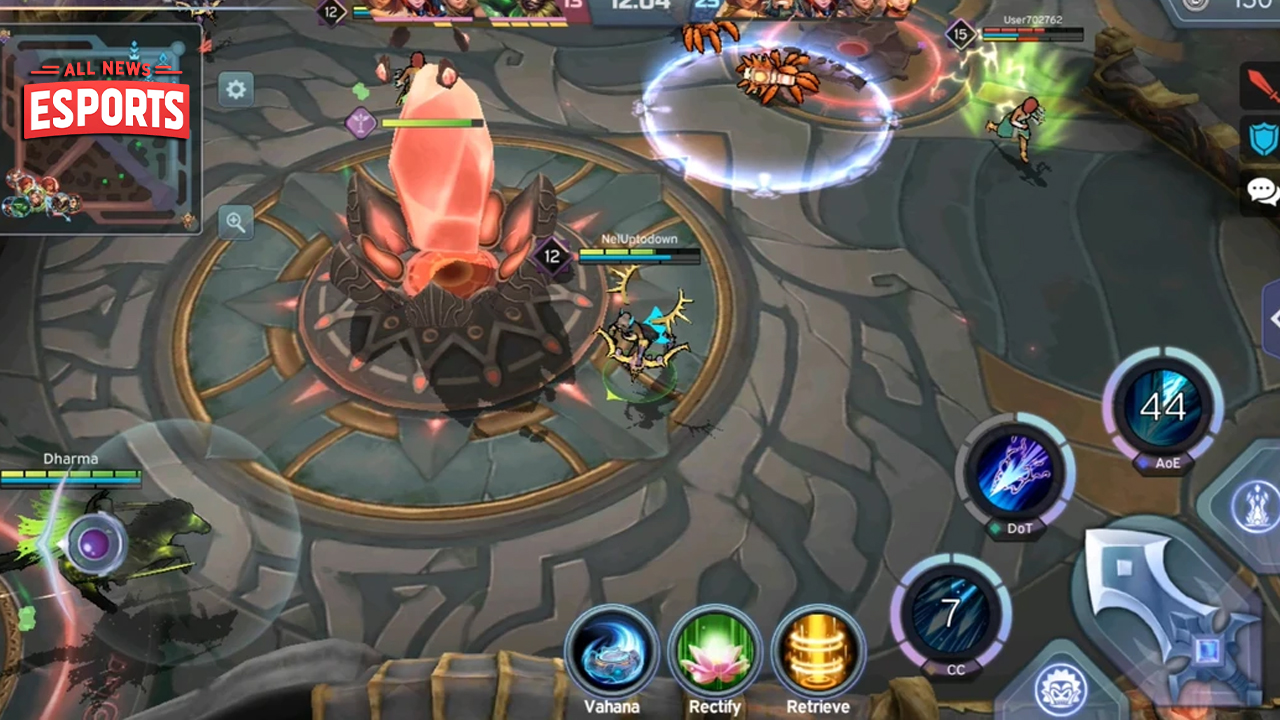The height and width of the screenshot is (720, 1280).
Task: Activate the Vahana ability
Action: click(611, 652)
